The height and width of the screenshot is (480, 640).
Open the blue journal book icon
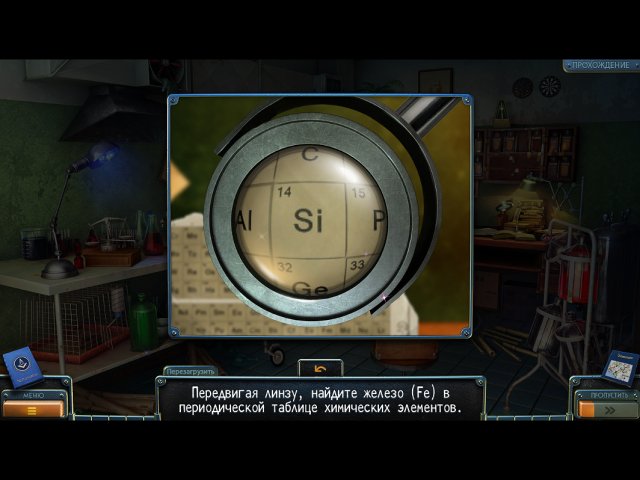[22, 366]
